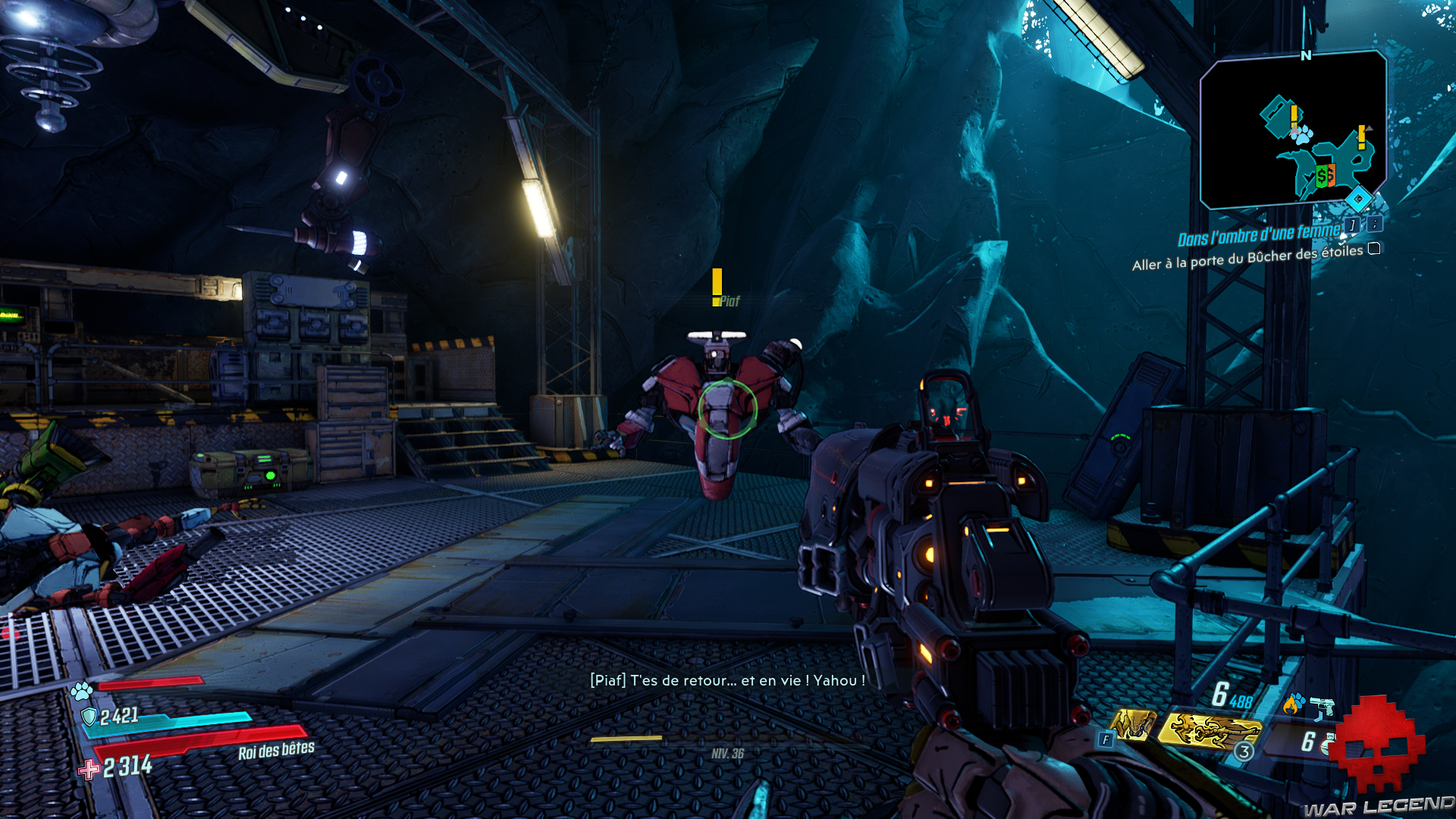The image size is (1456, 819).
Task: Click the fire paw pet status icon
Action: point(1294,703)
